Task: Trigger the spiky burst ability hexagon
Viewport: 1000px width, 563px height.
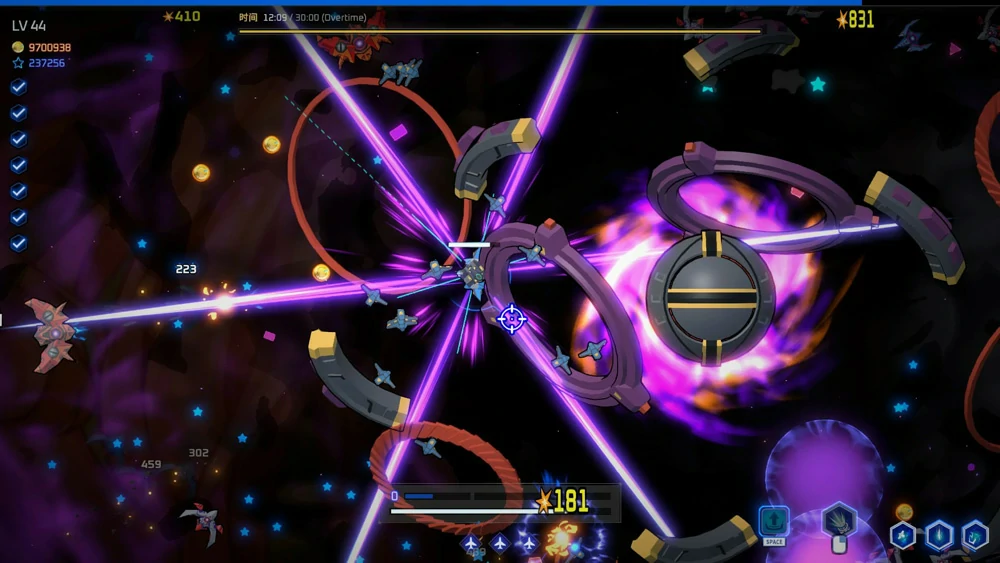Action: tap(838, 520)
